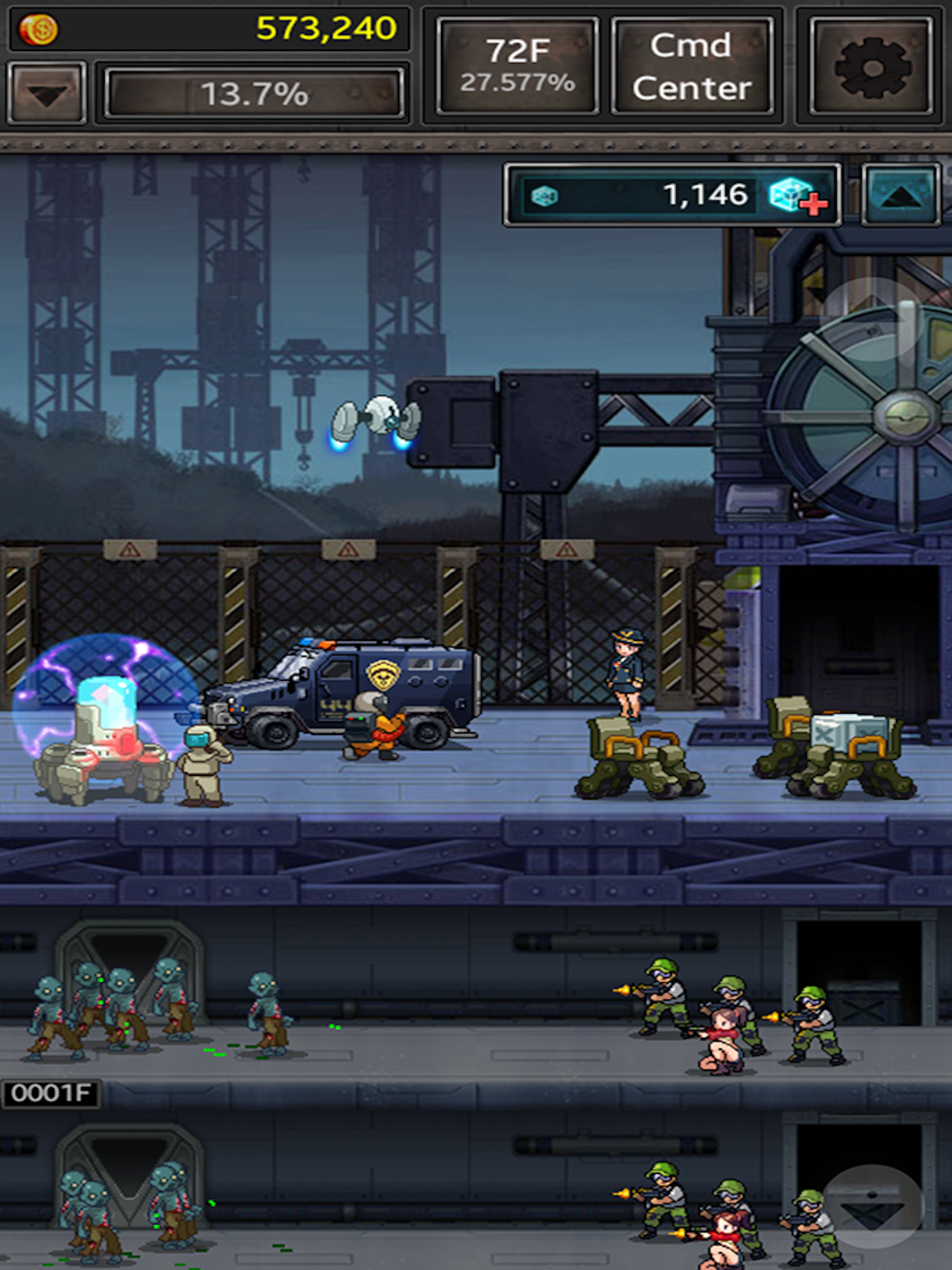Buy more cubes with the red plus icon
This screenshot has width=952, height=1270.
click(x=799, y=196)
